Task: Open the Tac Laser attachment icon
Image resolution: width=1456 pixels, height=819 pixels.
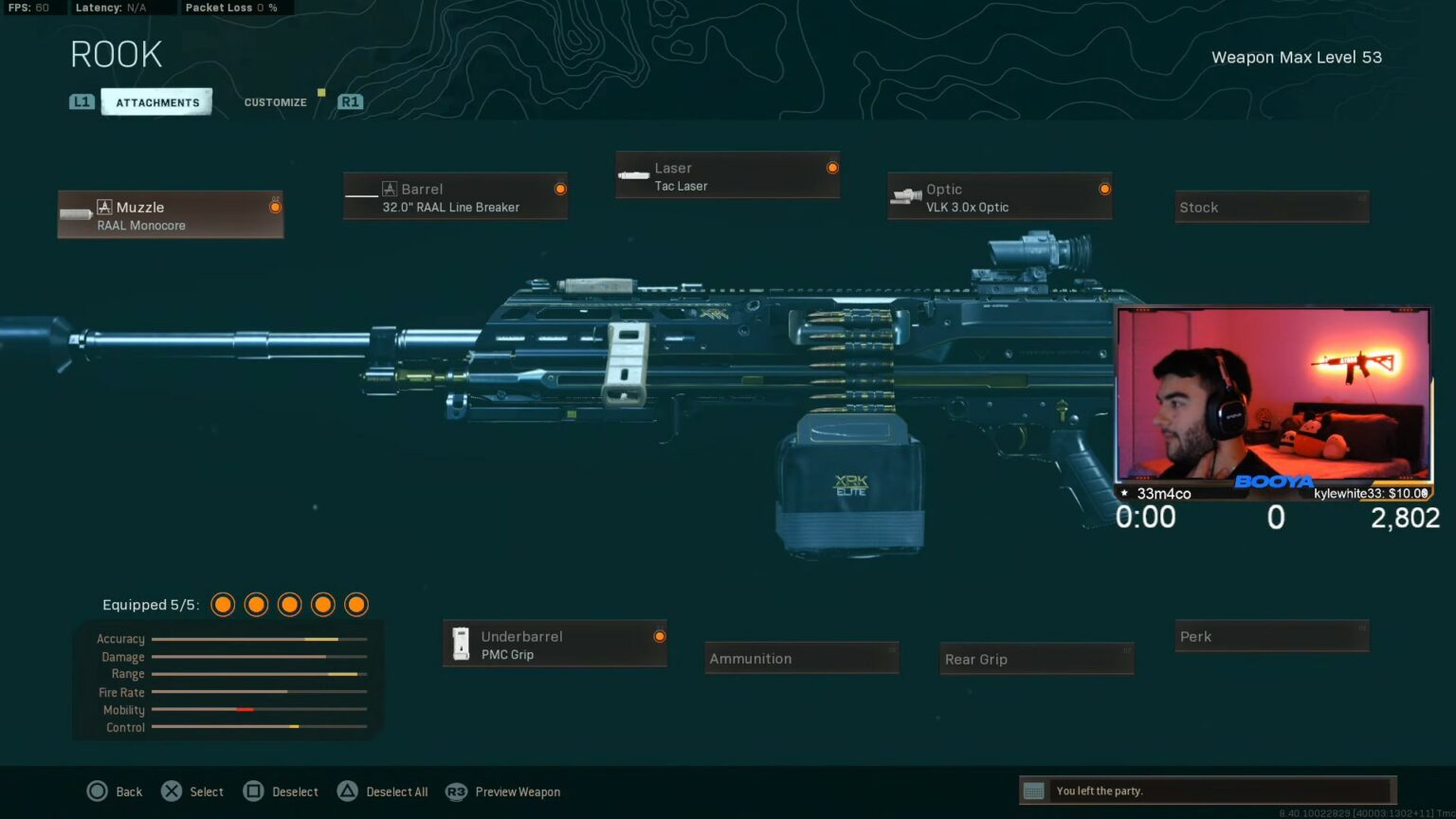Action: coord(633,174)
